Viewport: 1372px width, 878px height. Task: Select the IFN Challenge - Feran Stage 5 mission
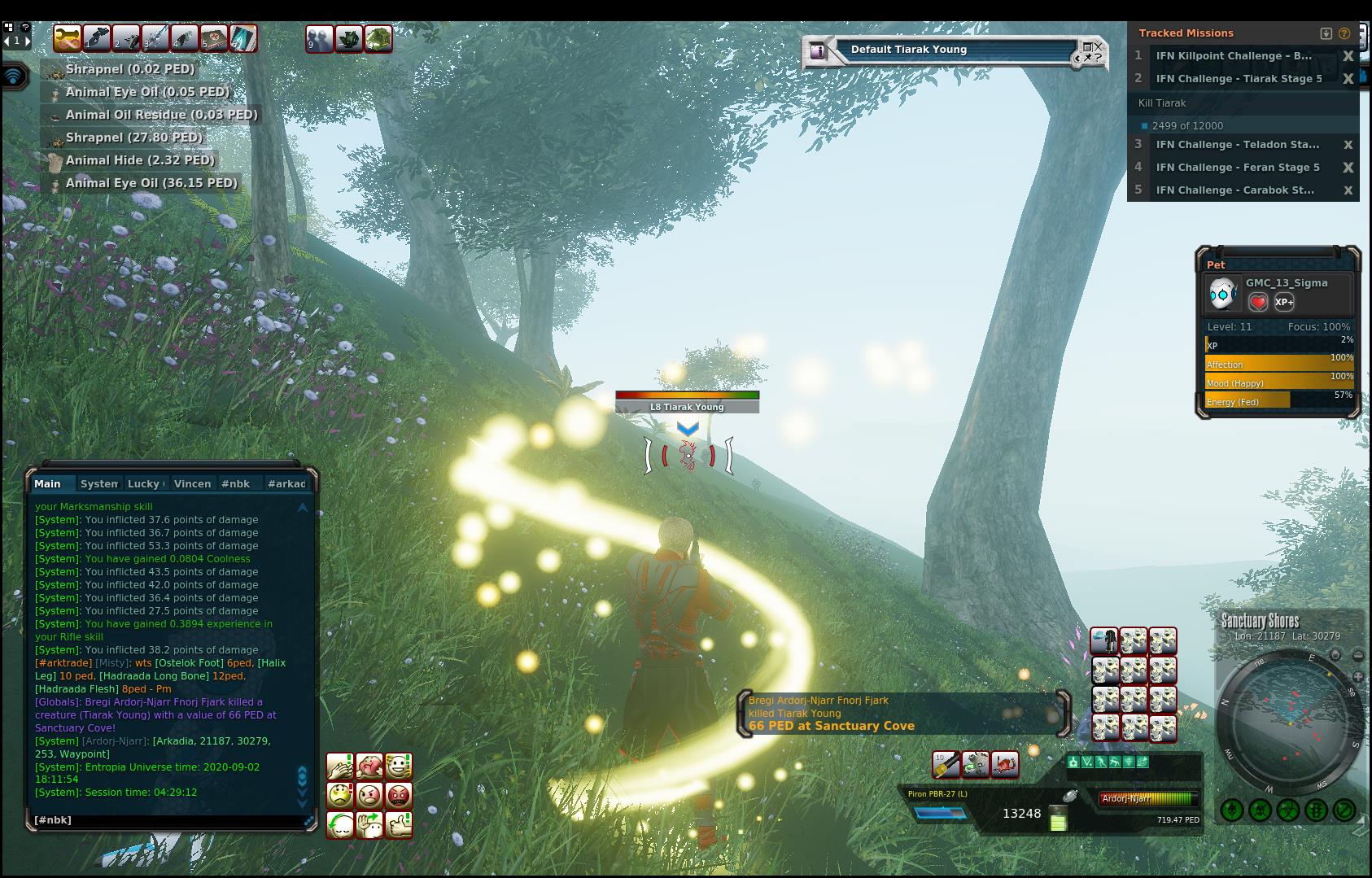[1237, 168]
